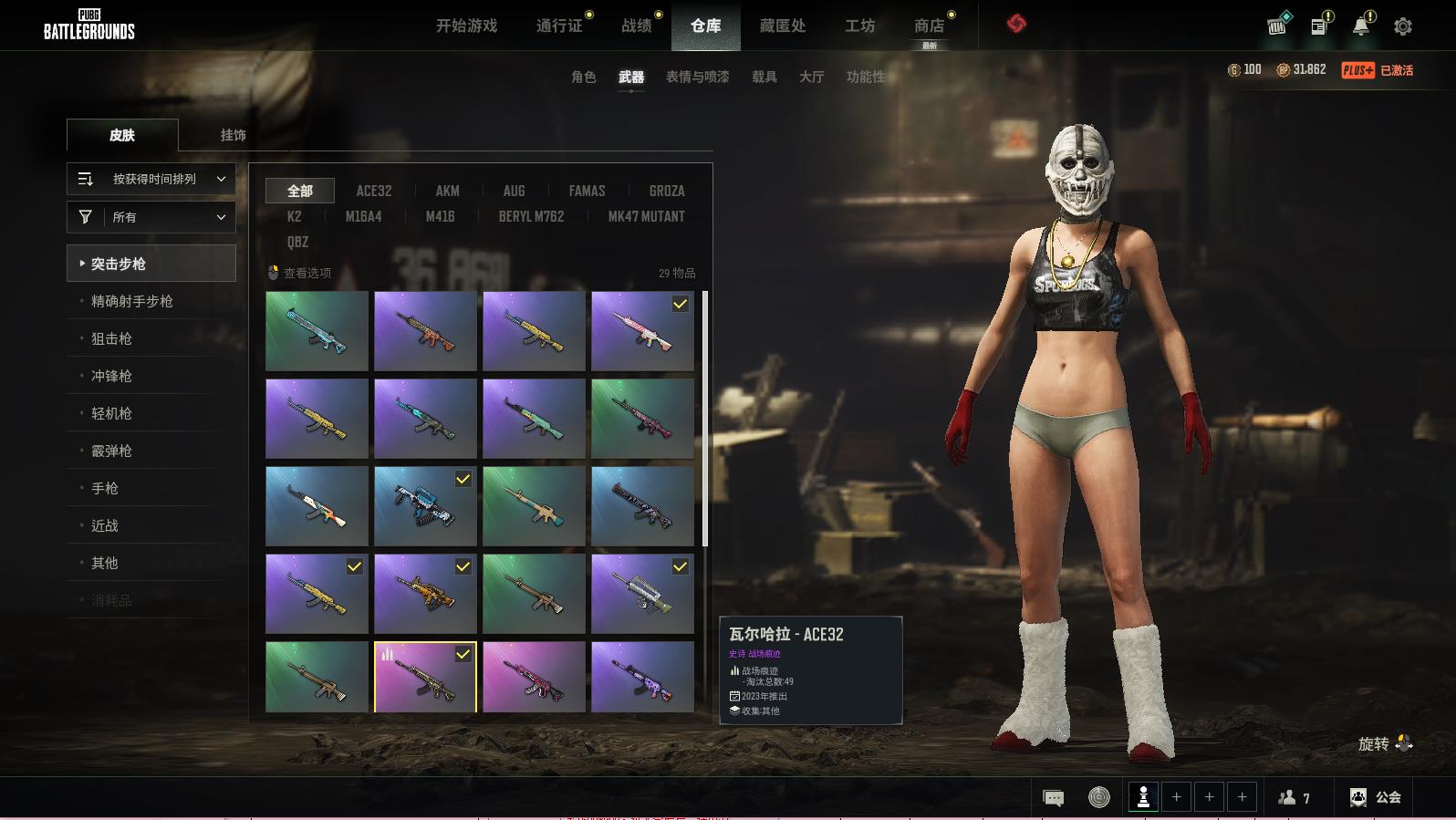The height and width of the screenshot is (820, 1456).
Task: Filter skins by M416
Action: point(440,216)
